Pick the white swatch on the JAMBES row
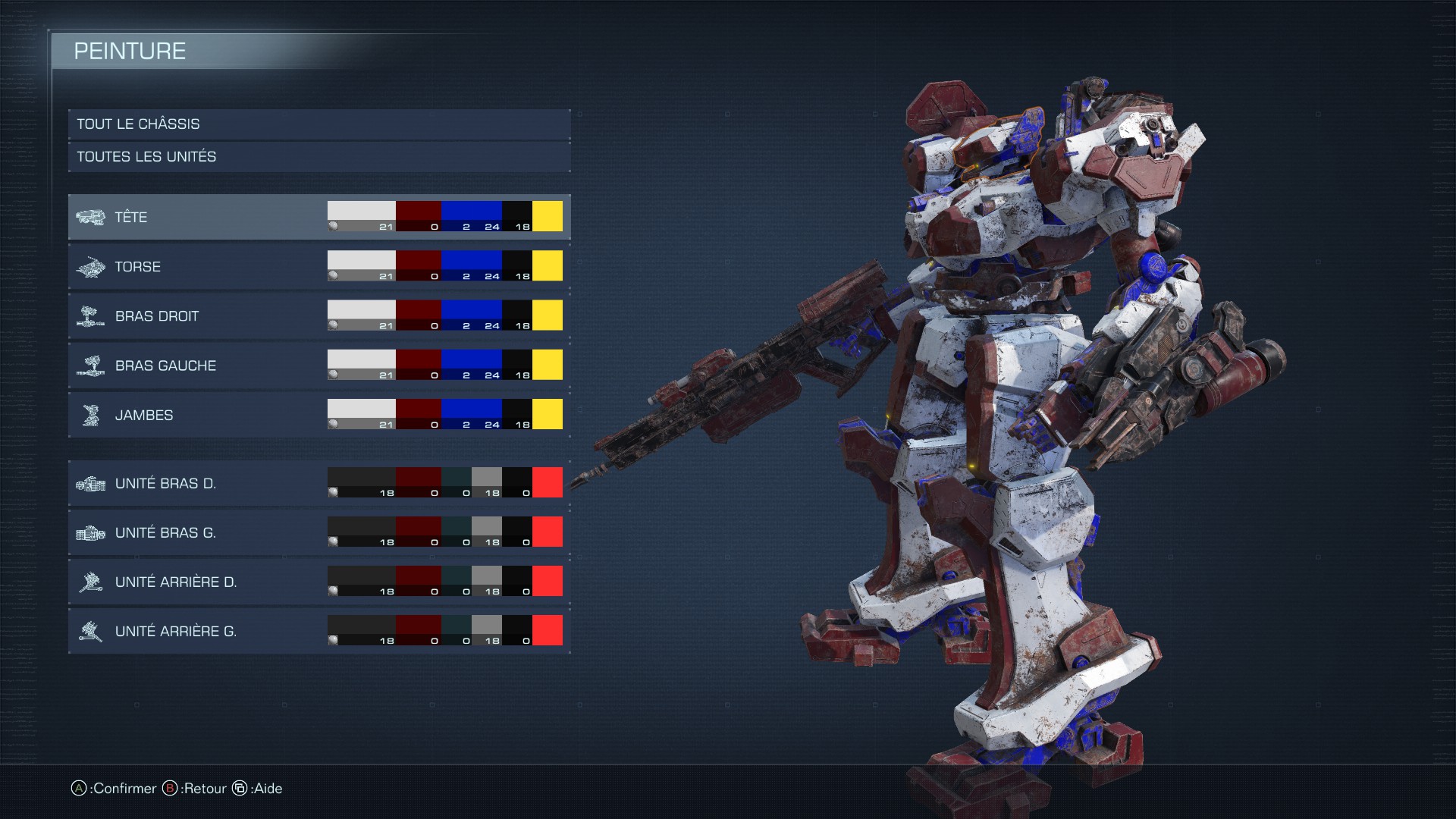 coord(361,409)
